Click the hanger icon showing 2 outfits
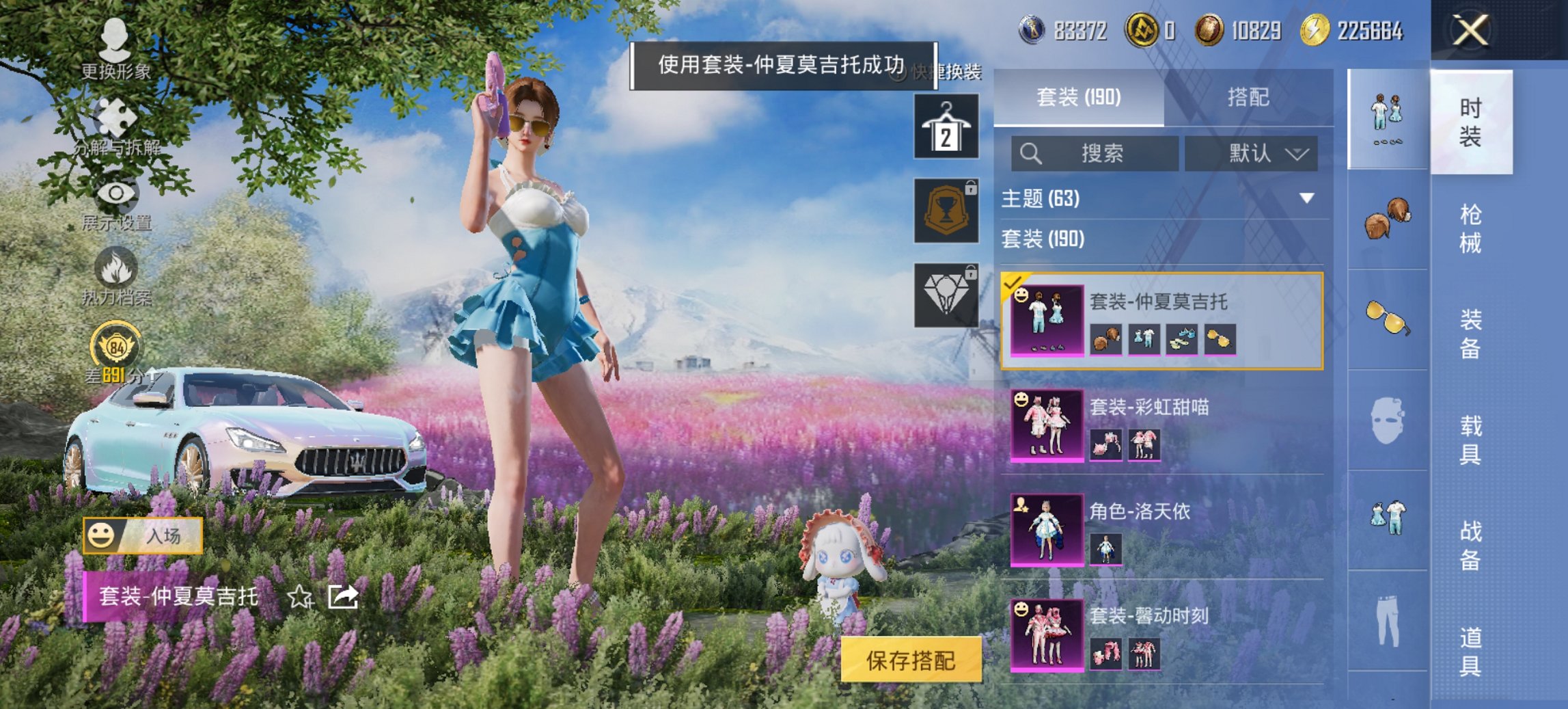 click(x=946, y=126)
